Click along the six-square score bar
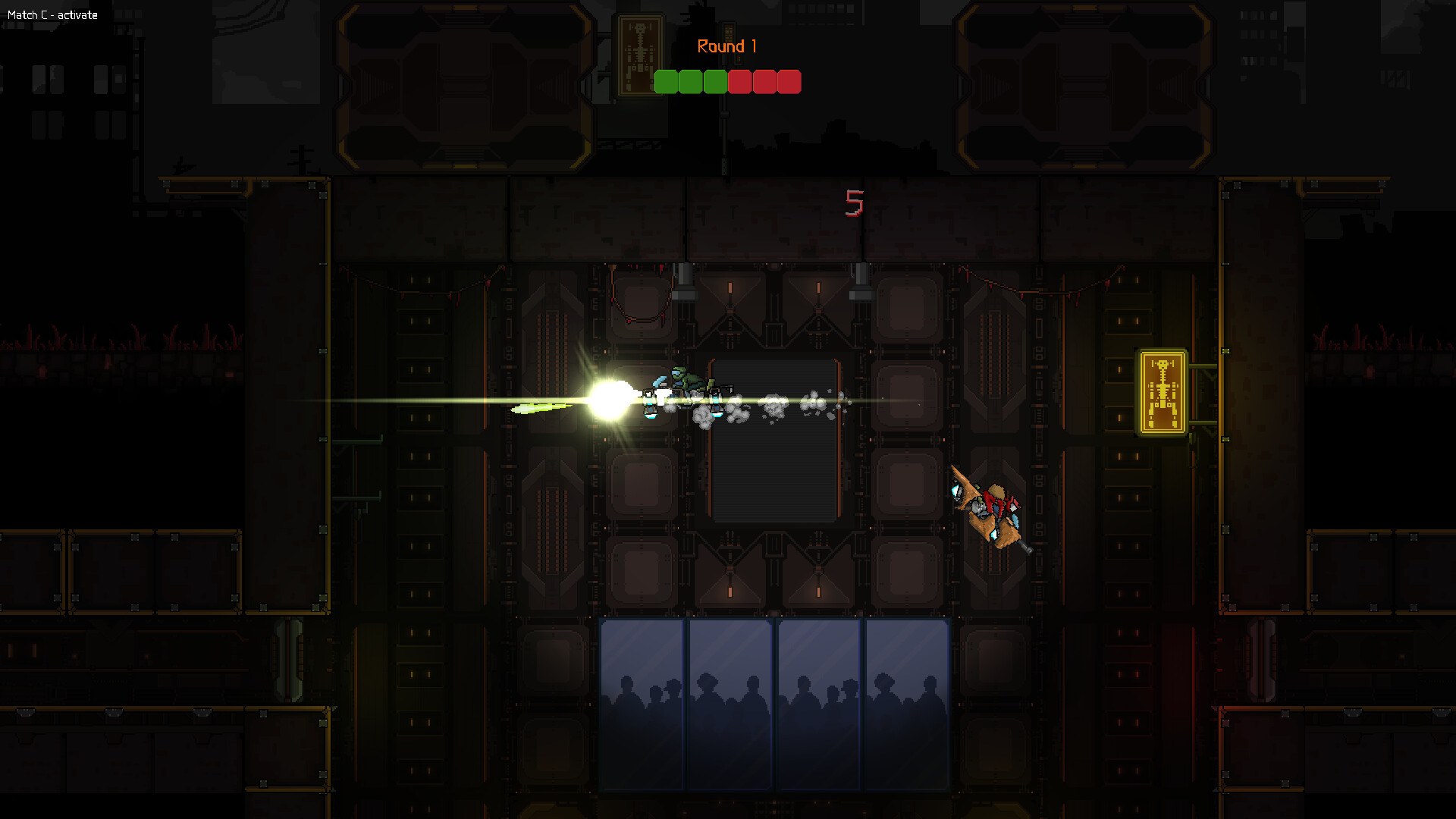The width and height of the screenshot is (1456, 819). (729, 82)
